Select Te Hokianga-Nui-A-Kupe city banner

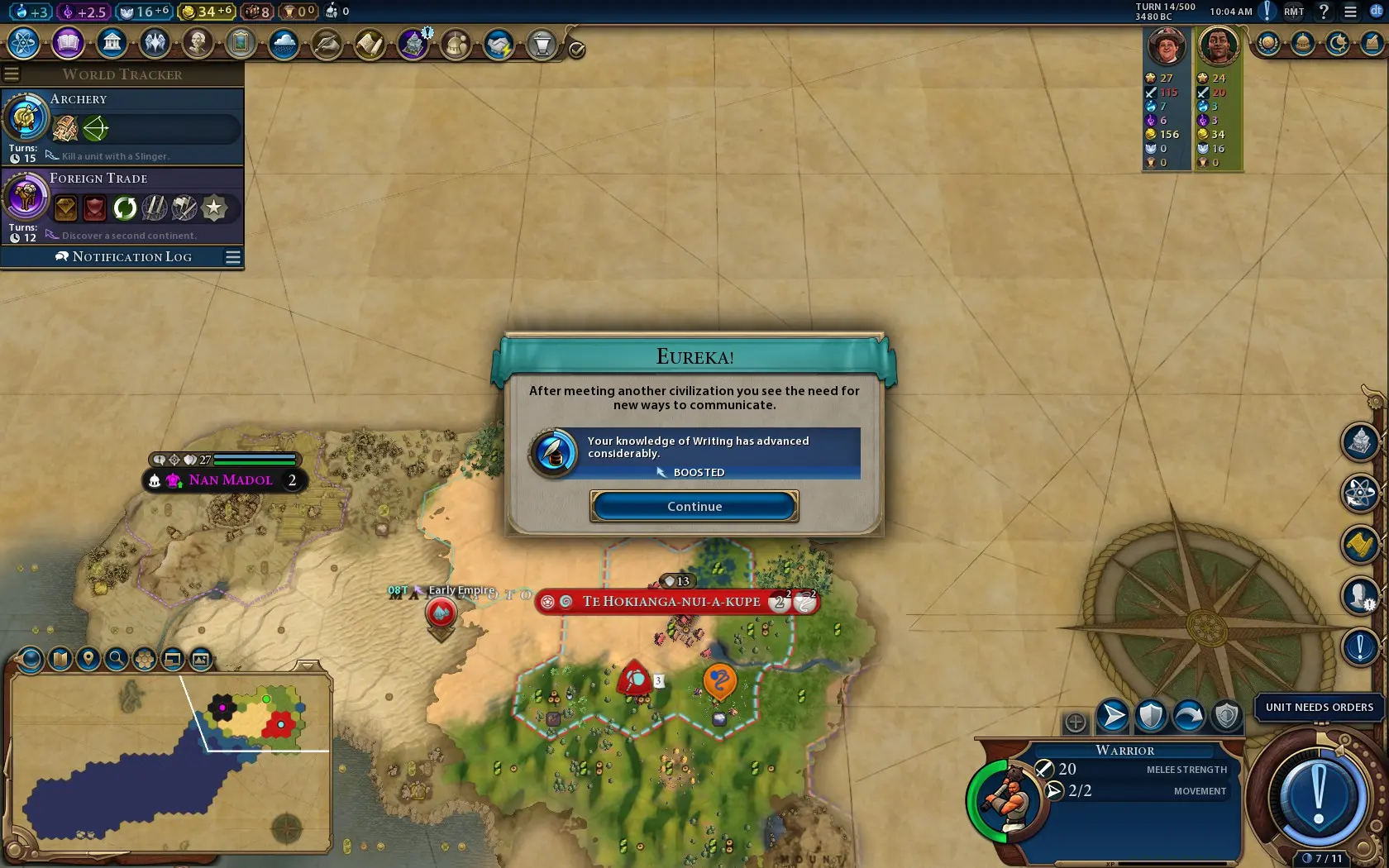(671, 602)
